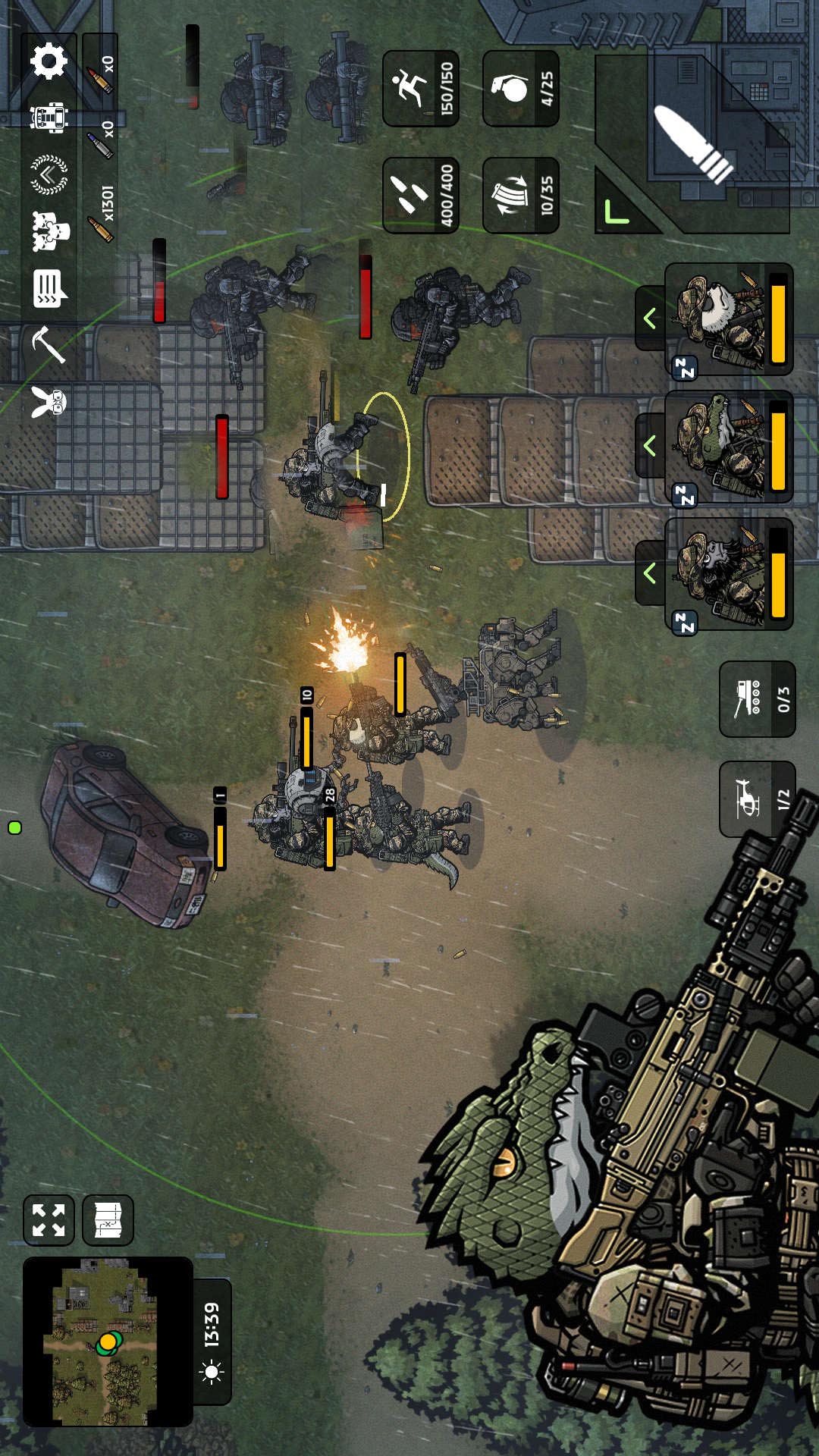The height and width of the screenshot is (1456, 819).
Task: Reload using the magazine swap button
Action: coord(520,195)
